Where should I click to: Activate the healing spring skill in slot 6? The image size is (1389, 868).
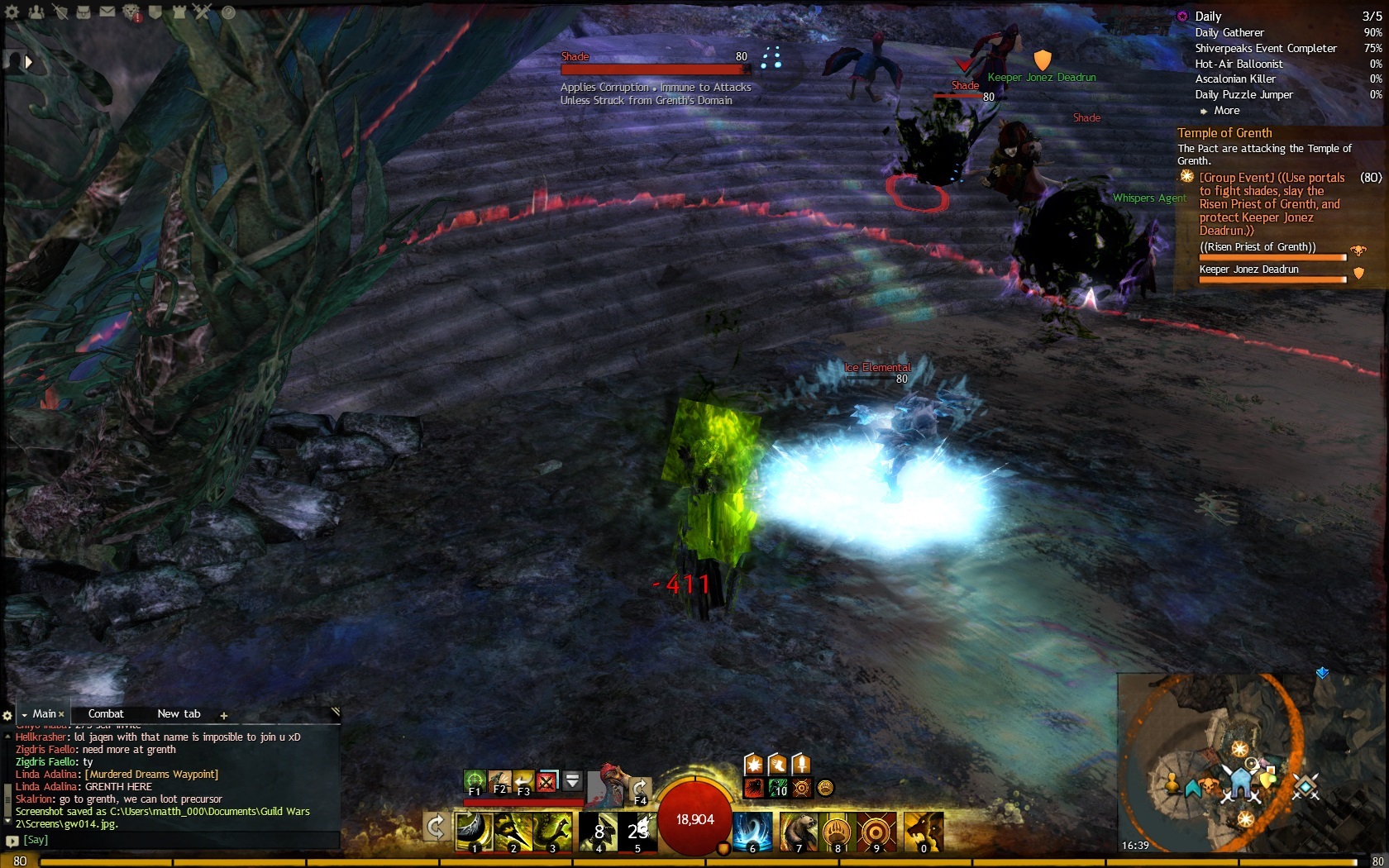[x=752, y=831]
